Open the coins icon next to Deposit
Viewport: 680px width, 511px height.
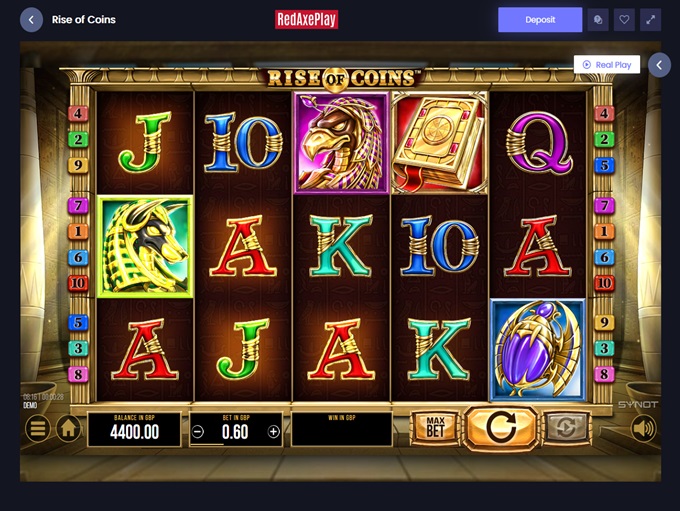(x=598, y=19)
